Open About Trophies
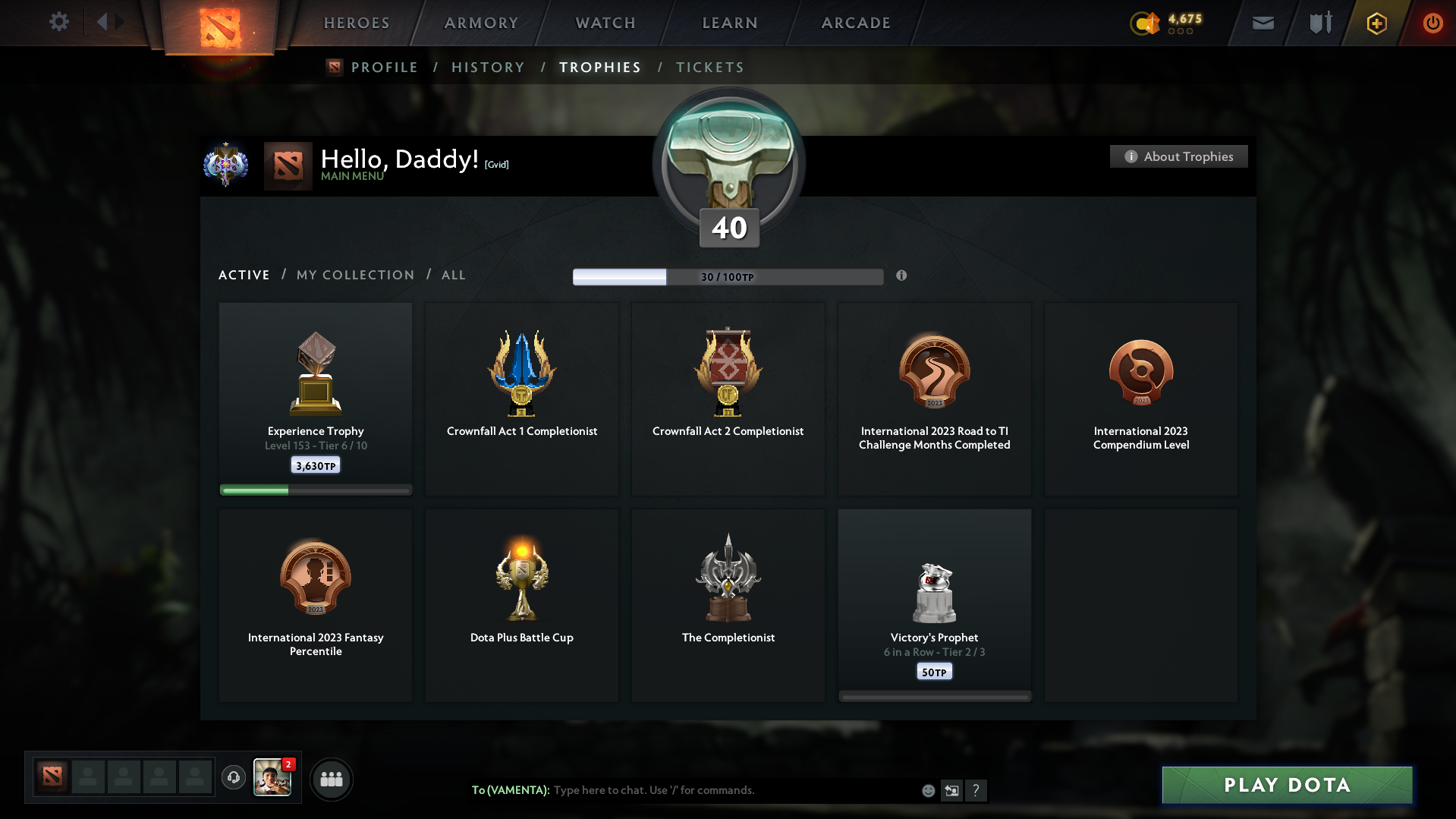Viewport: 1456px width, 819px height. (x=1178, y=156)
